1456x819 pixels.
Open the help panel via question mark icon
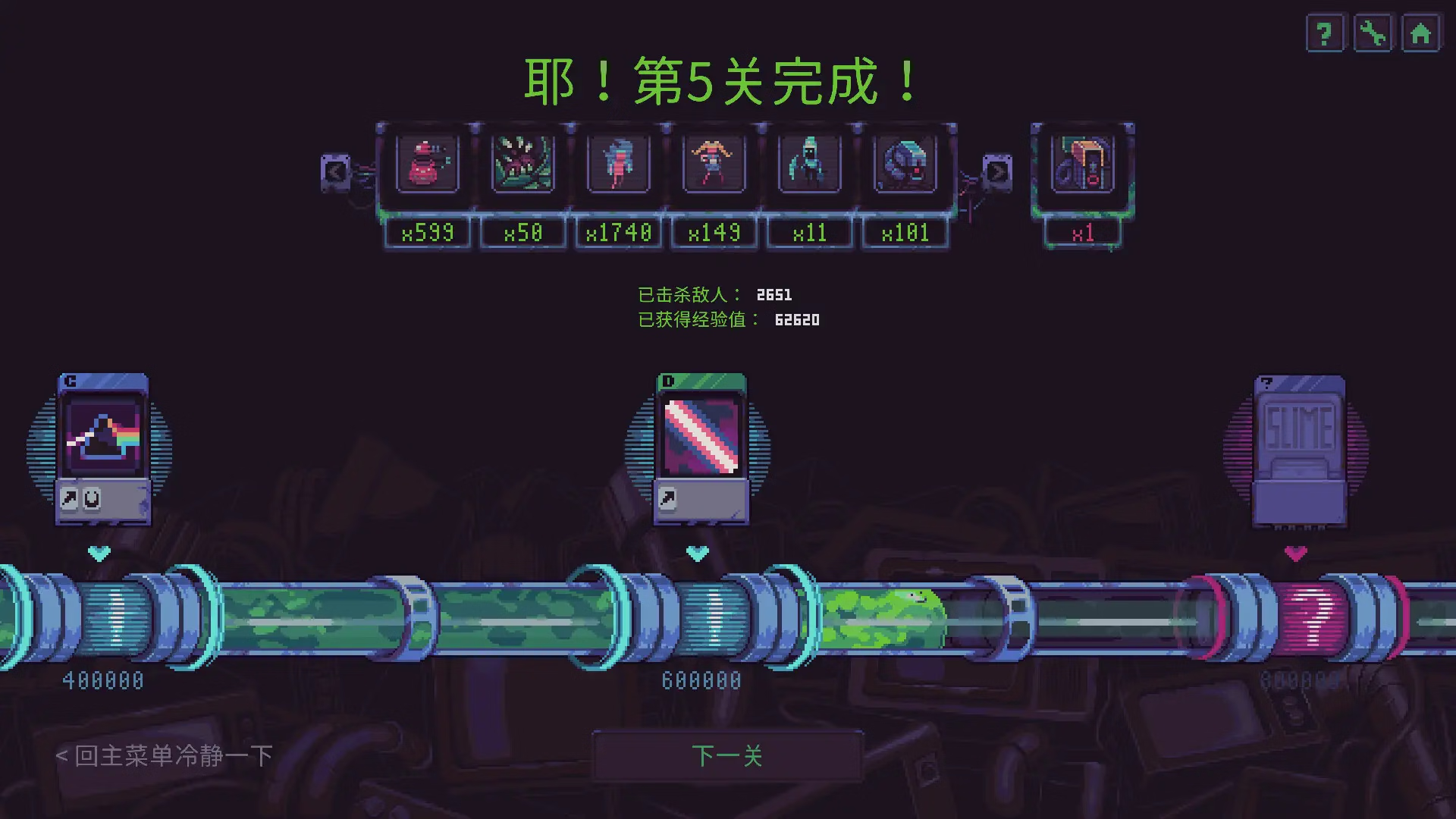(x=1323, y=33)
